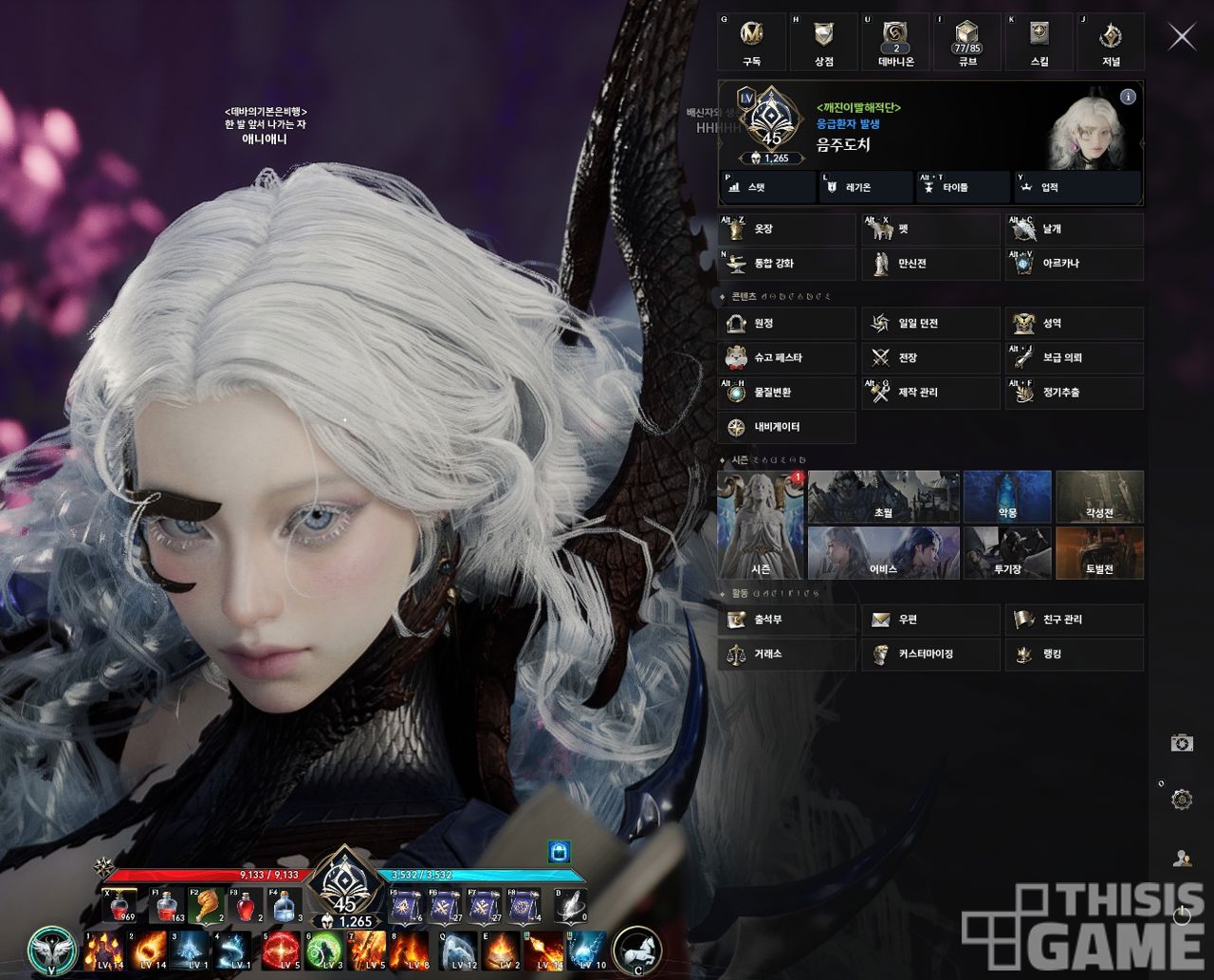This screenshot has height=980, width=1214.
Task: Open the 거래소 marketplace
Action: 786,654
